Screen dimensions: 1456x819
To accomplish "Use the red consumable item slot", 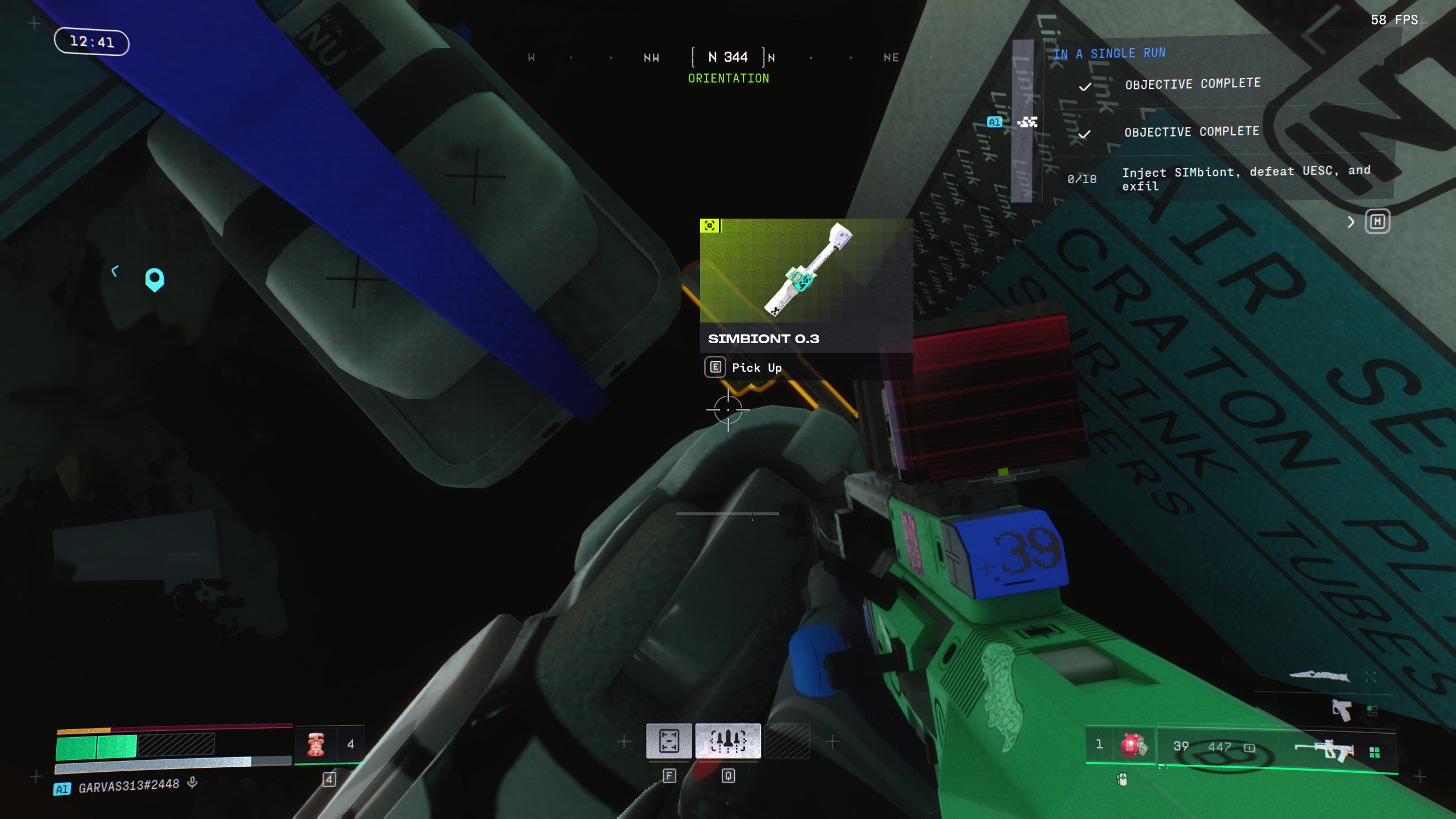I will tap(316, 744).
